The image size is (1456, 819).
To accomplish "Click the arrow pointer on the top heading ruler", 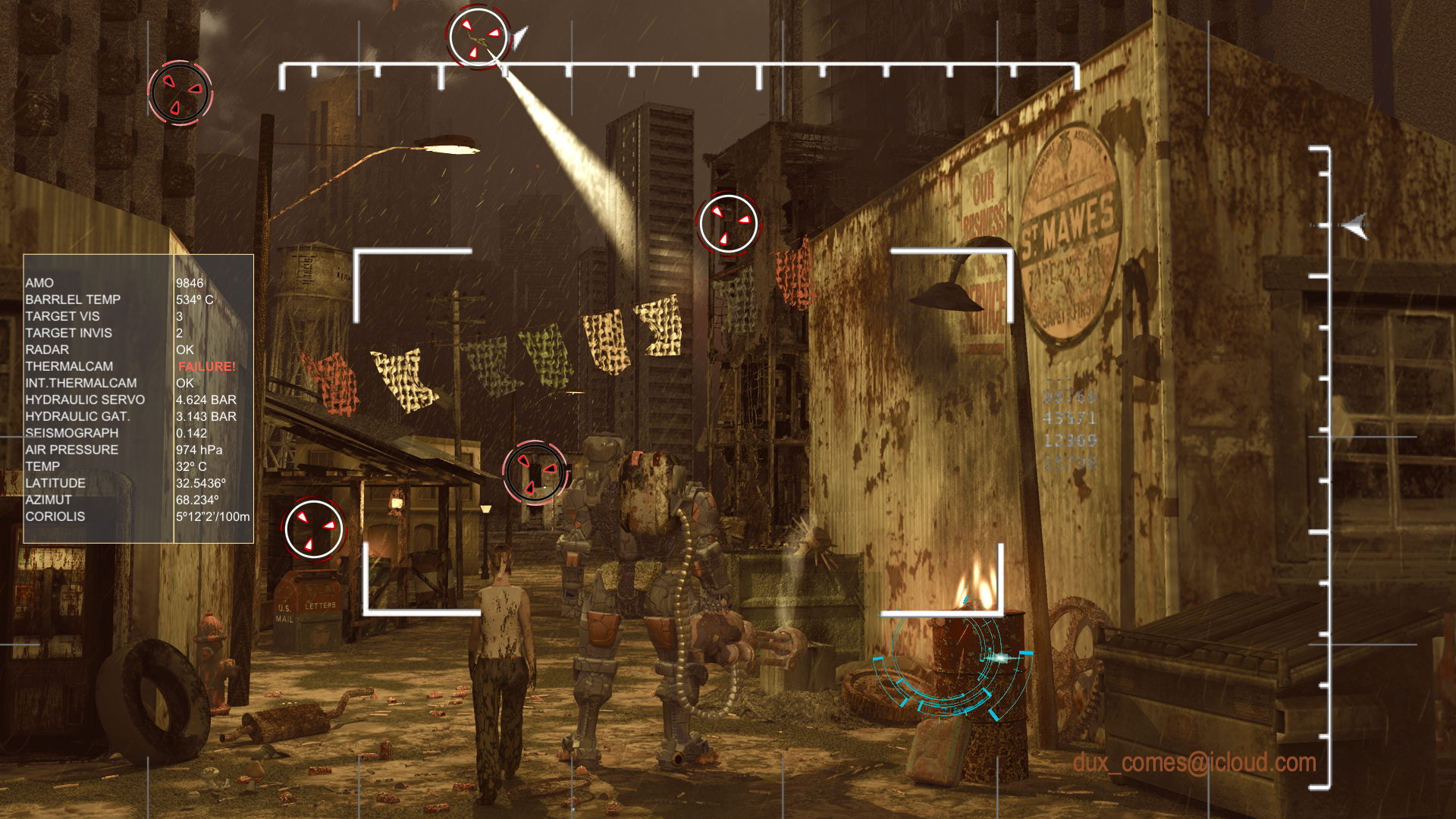I will click(x=519, y=36).
